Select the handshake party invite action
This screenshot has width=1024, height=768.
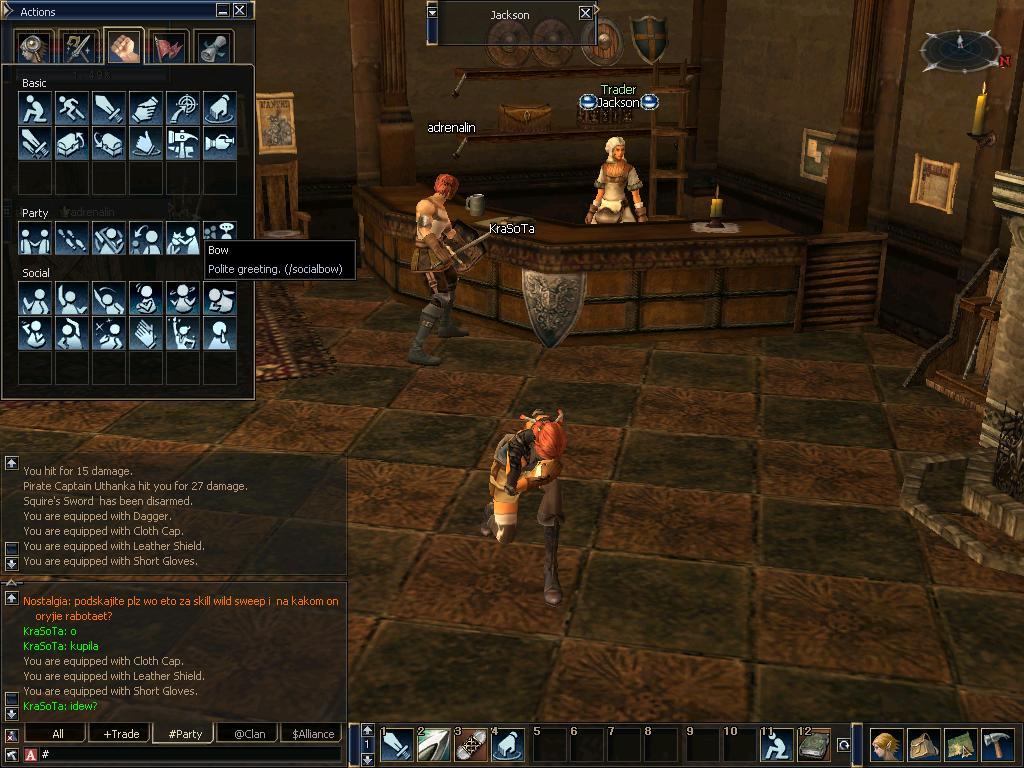[x=35, y=238]
